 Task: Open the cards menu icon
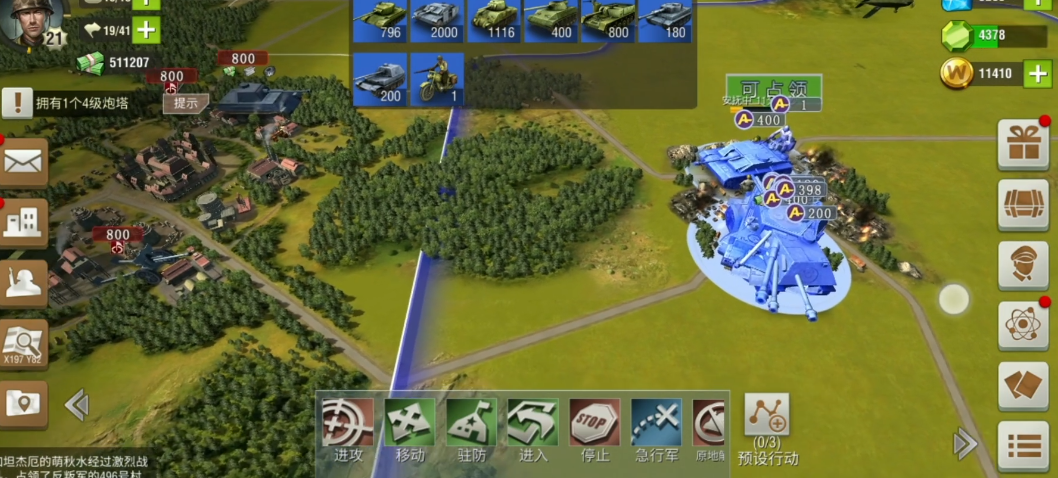[1023, 386]
